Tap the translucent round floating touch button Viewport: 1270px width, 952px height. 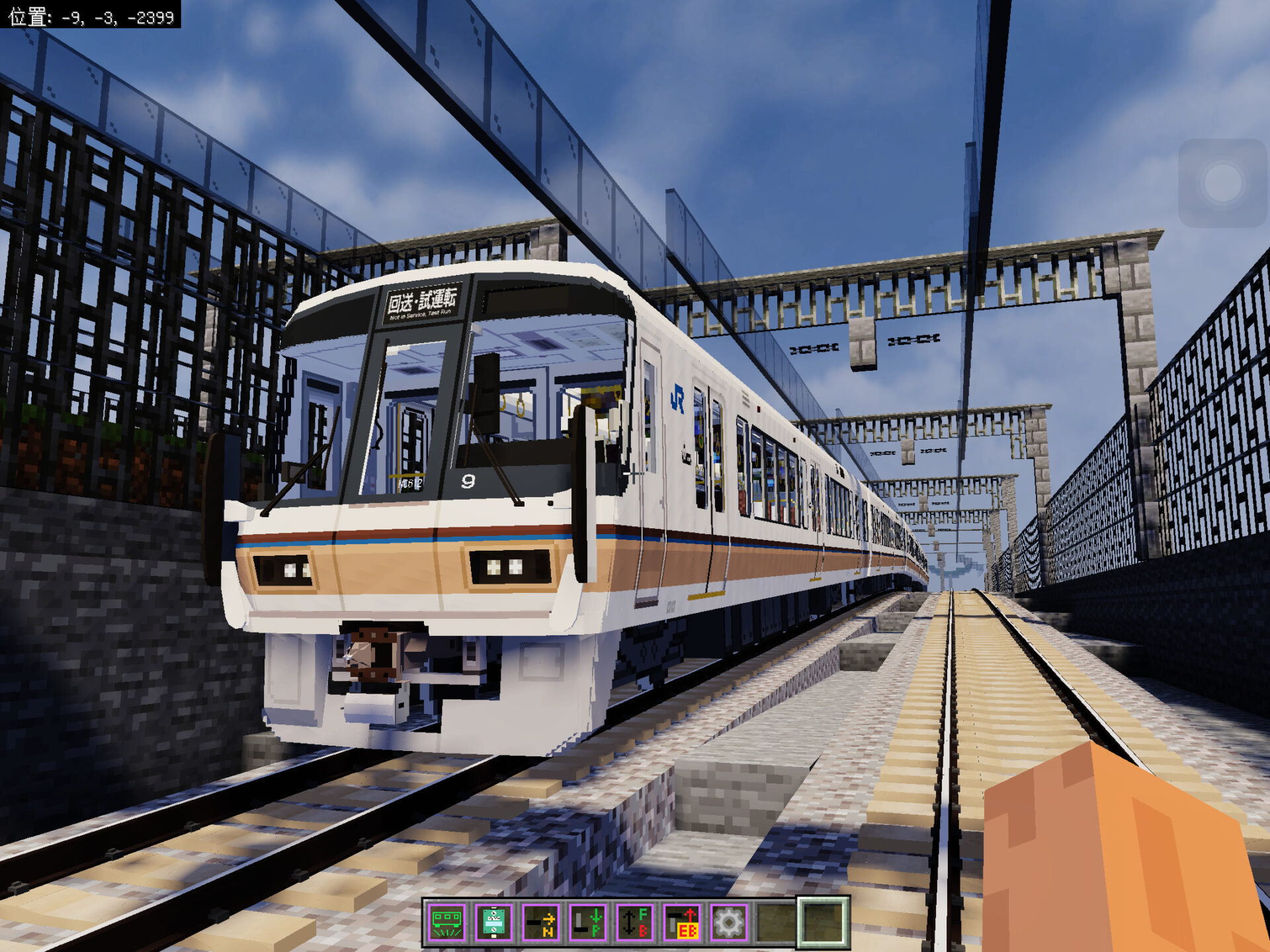click(x=1222, y=183)
